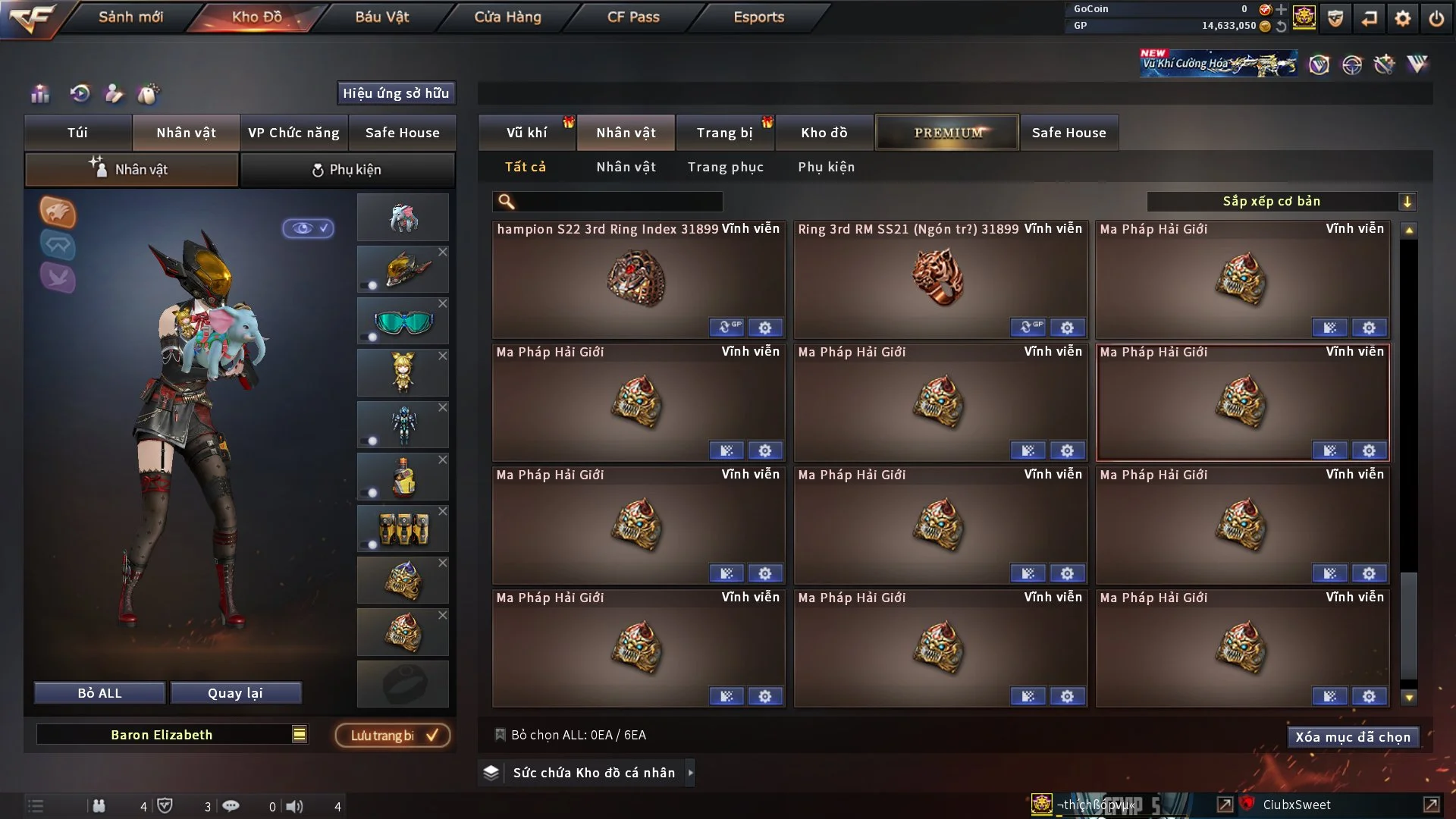Select the Túi tab

point(77,133)
